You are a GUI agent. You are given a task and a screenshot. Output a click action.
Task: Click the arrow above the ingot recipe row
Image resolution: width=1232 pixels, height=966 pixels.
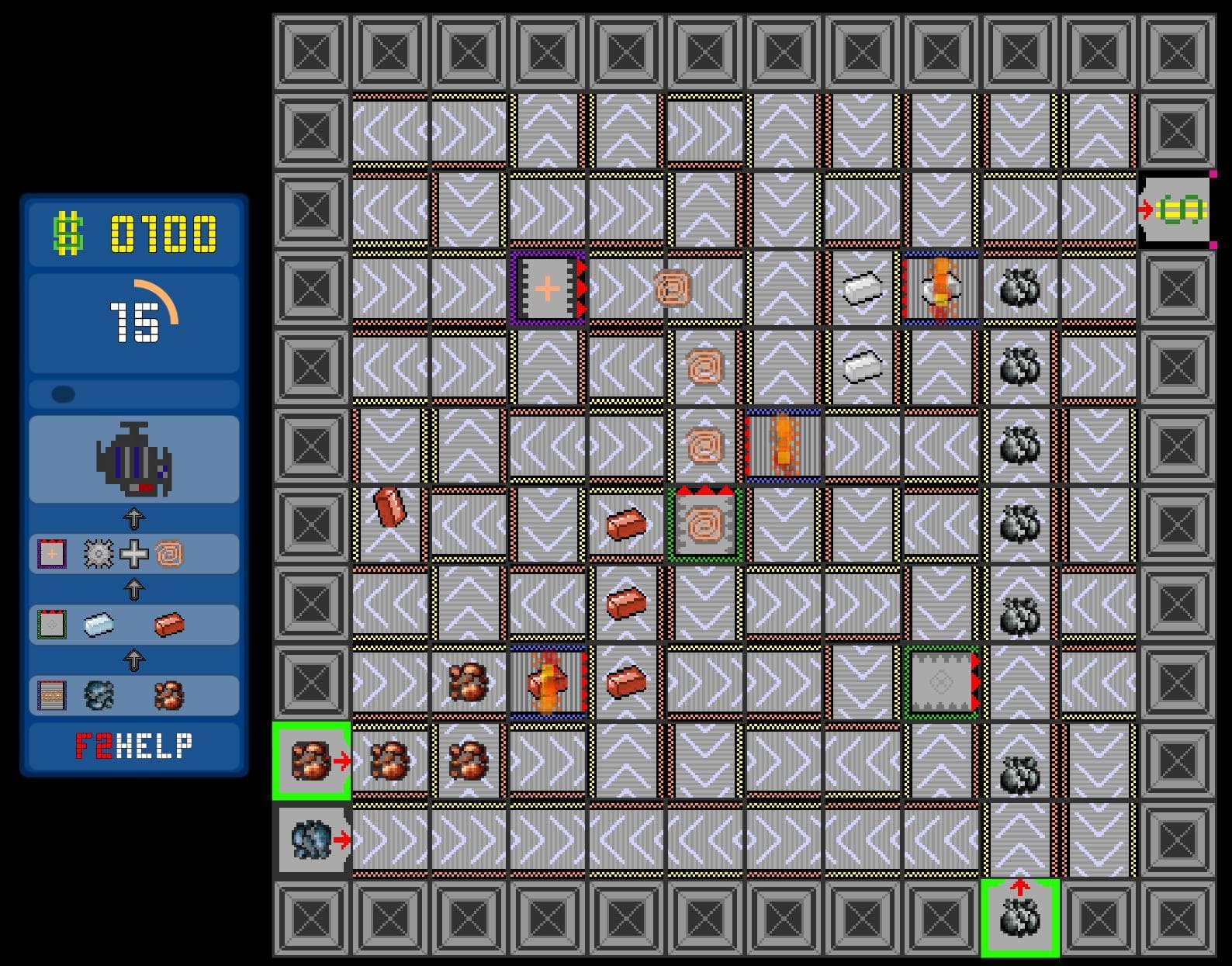point(135,590)
